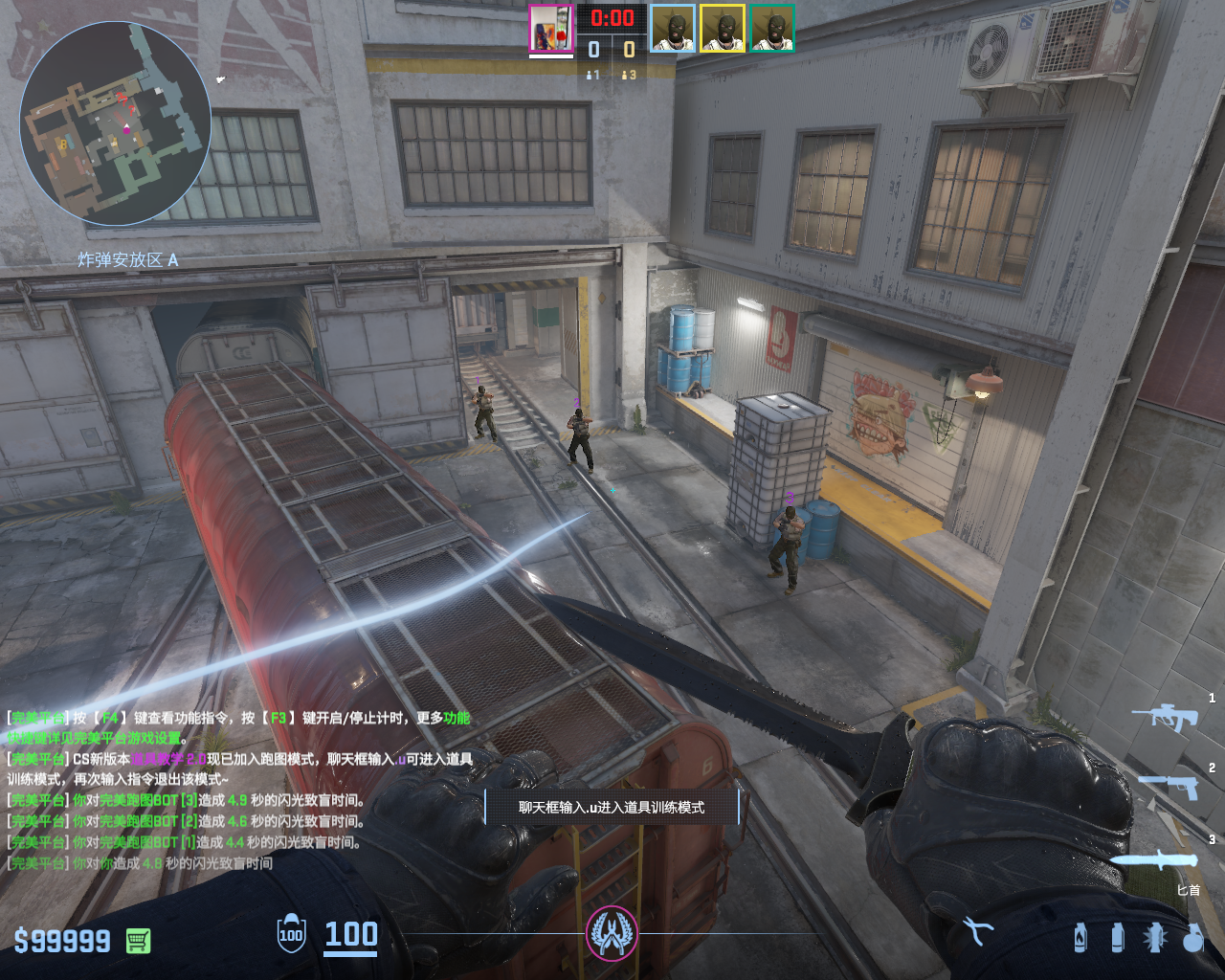This screenshot has width=1225, height=980.
Task: Select the HE grenade icon
Action: 1192,937
